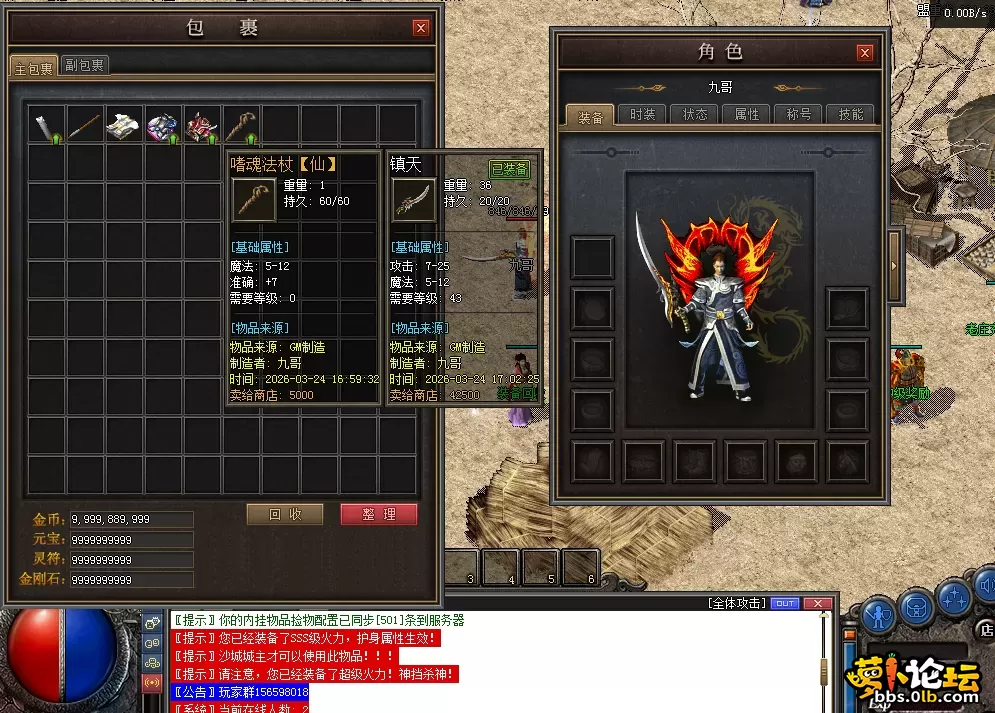Open the 称号 titles tab
The height and width of the screenshot is (713, 995).
point(799,114)
